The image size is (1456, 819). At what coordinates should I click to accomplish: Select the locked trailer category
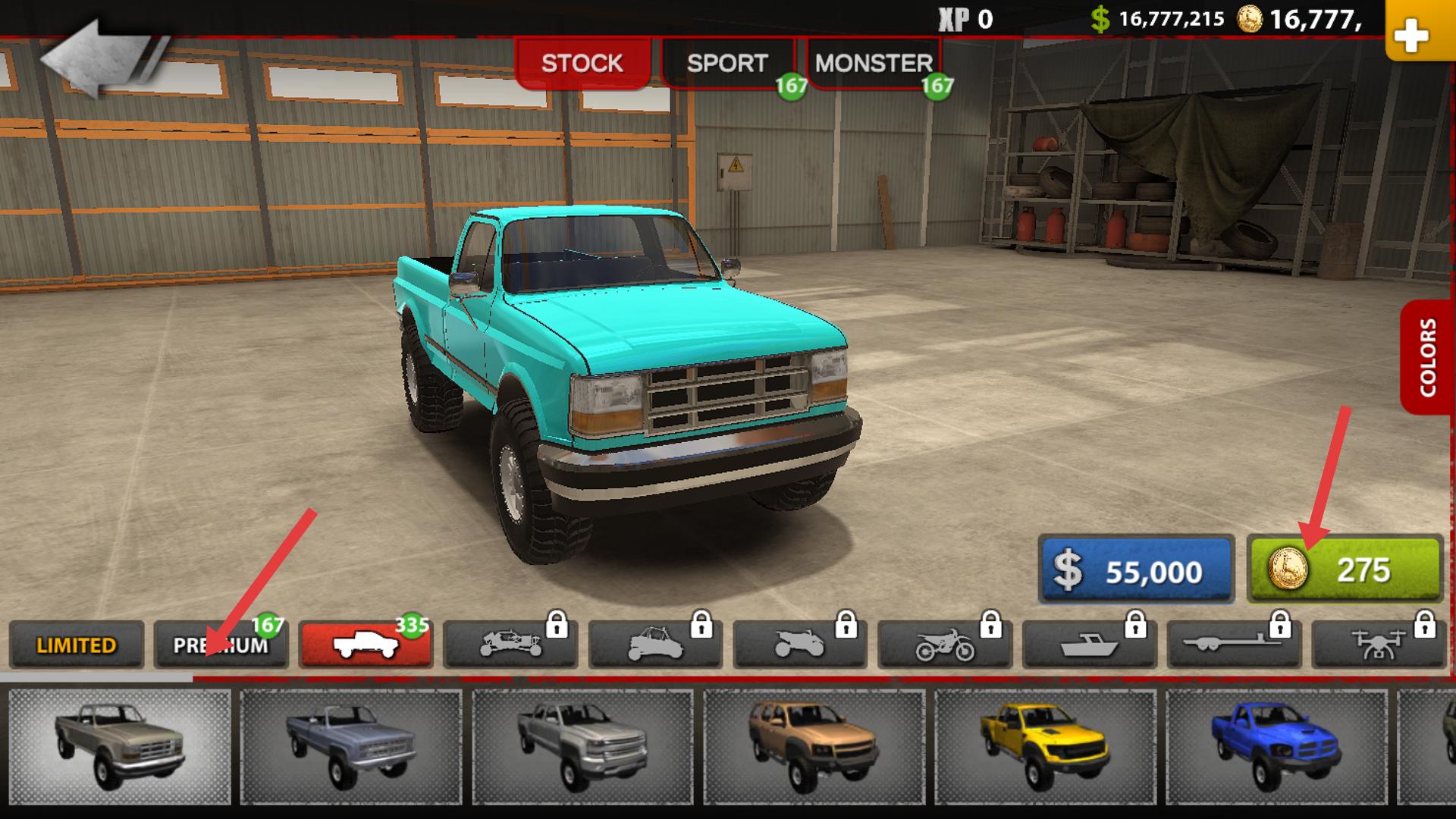[x=1235, y=645]
